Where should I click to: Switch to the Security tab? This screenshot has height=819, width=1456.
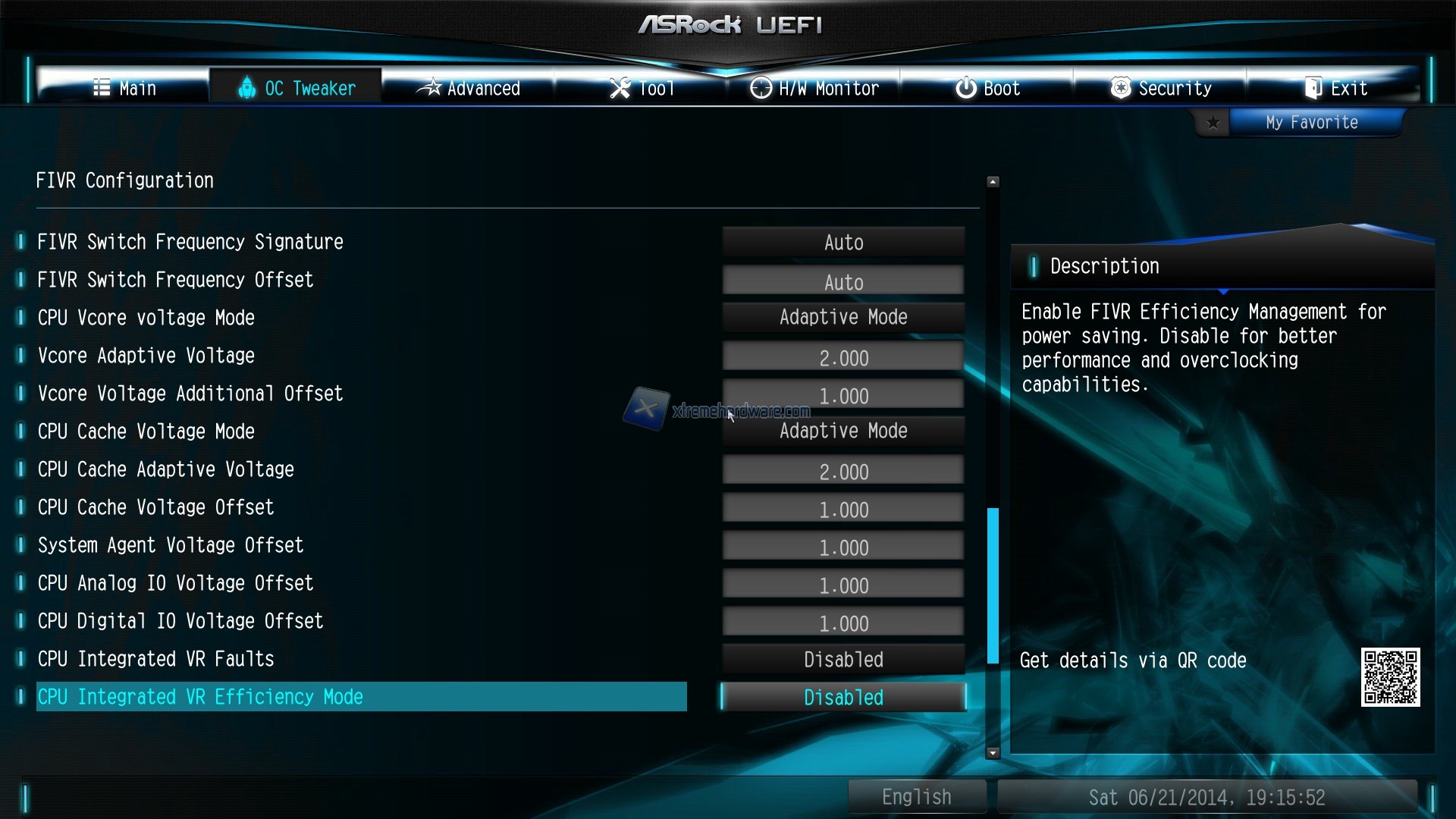click(x=1160, y=88)
